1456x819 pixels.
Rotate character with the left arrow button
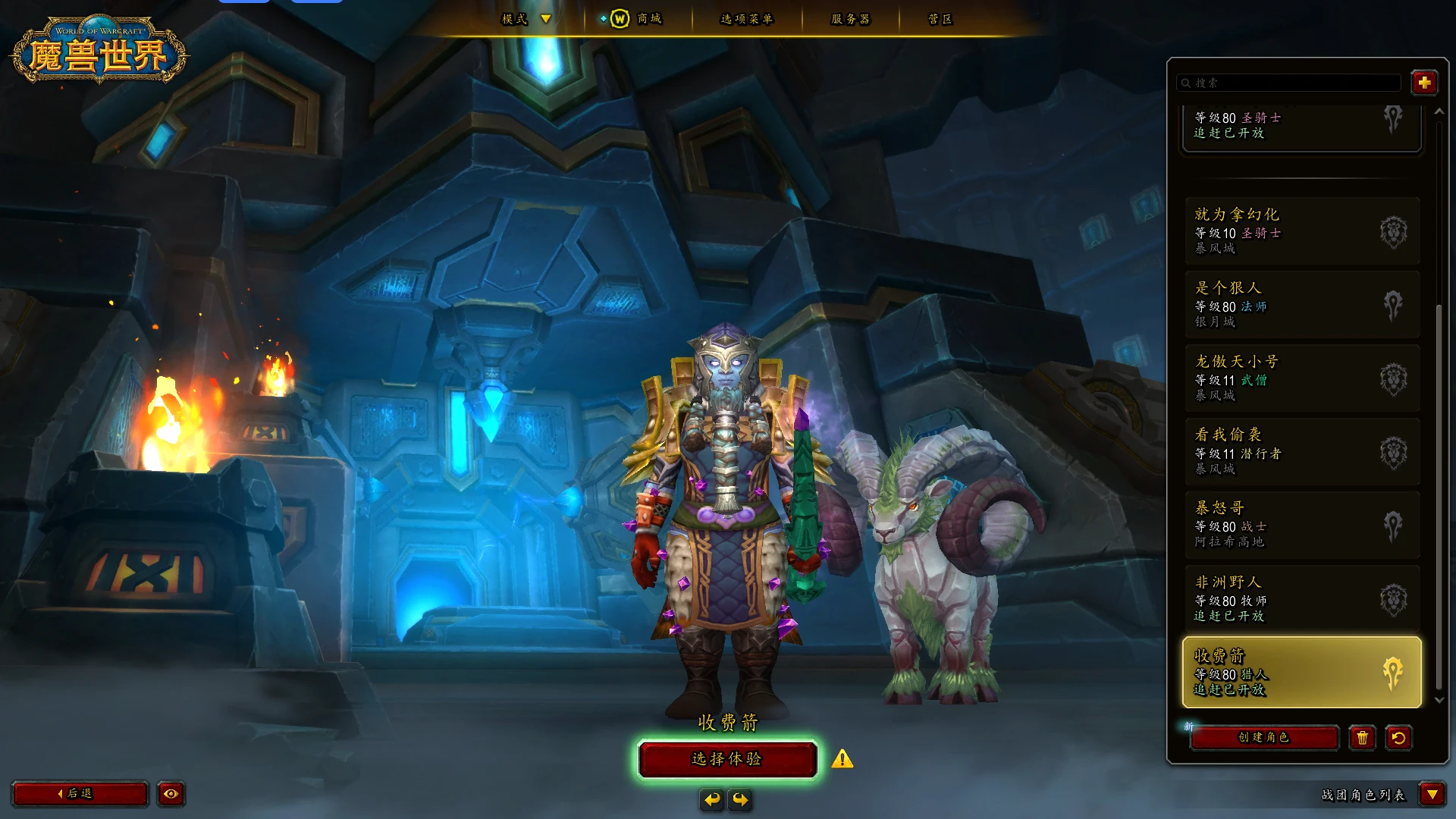[711, 799]
